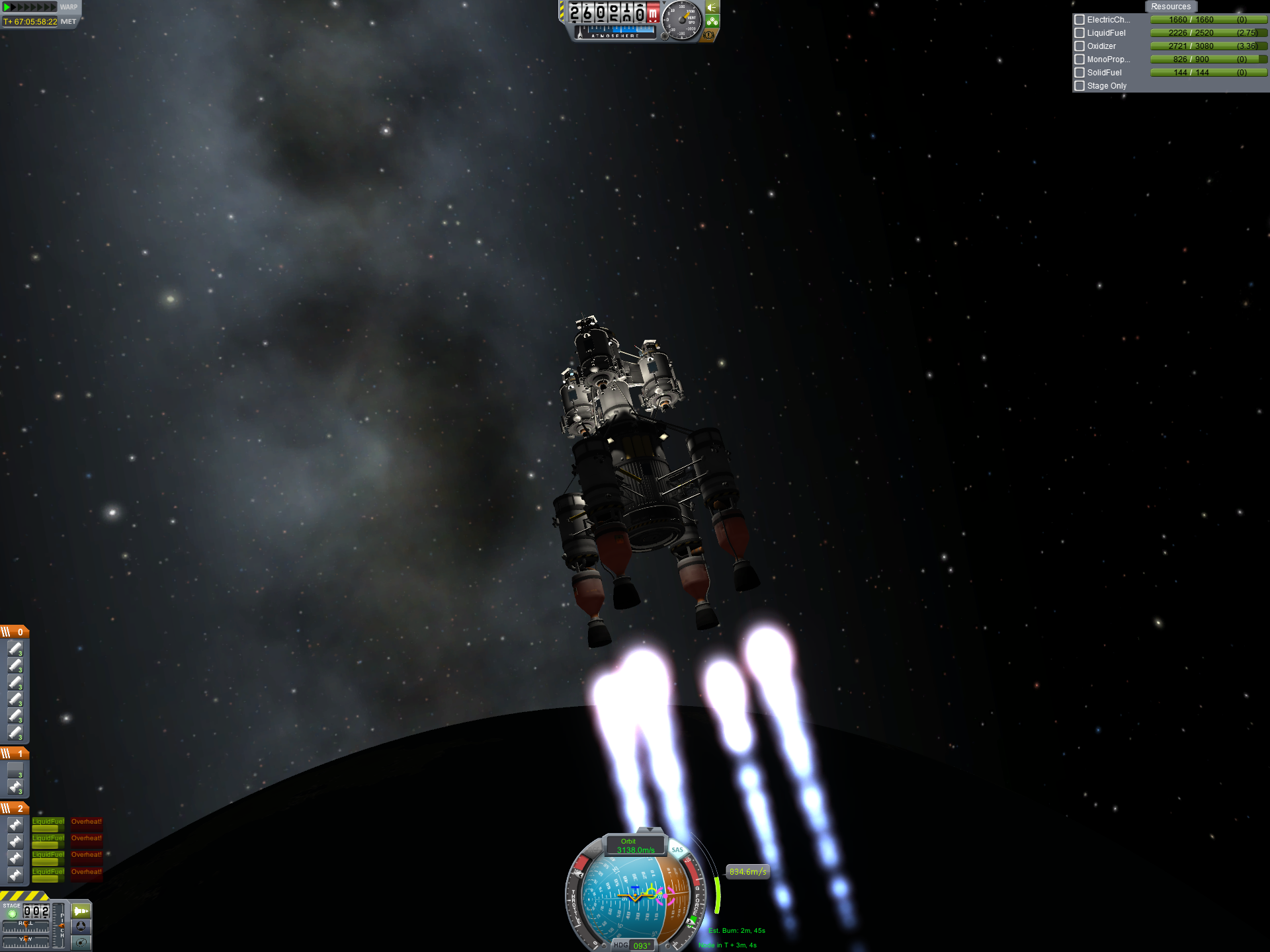The width and height of the screenshot is (1270, 952).
Task: Toggle the ElectricCharge resource checkbox
Action: (1079, 20)
